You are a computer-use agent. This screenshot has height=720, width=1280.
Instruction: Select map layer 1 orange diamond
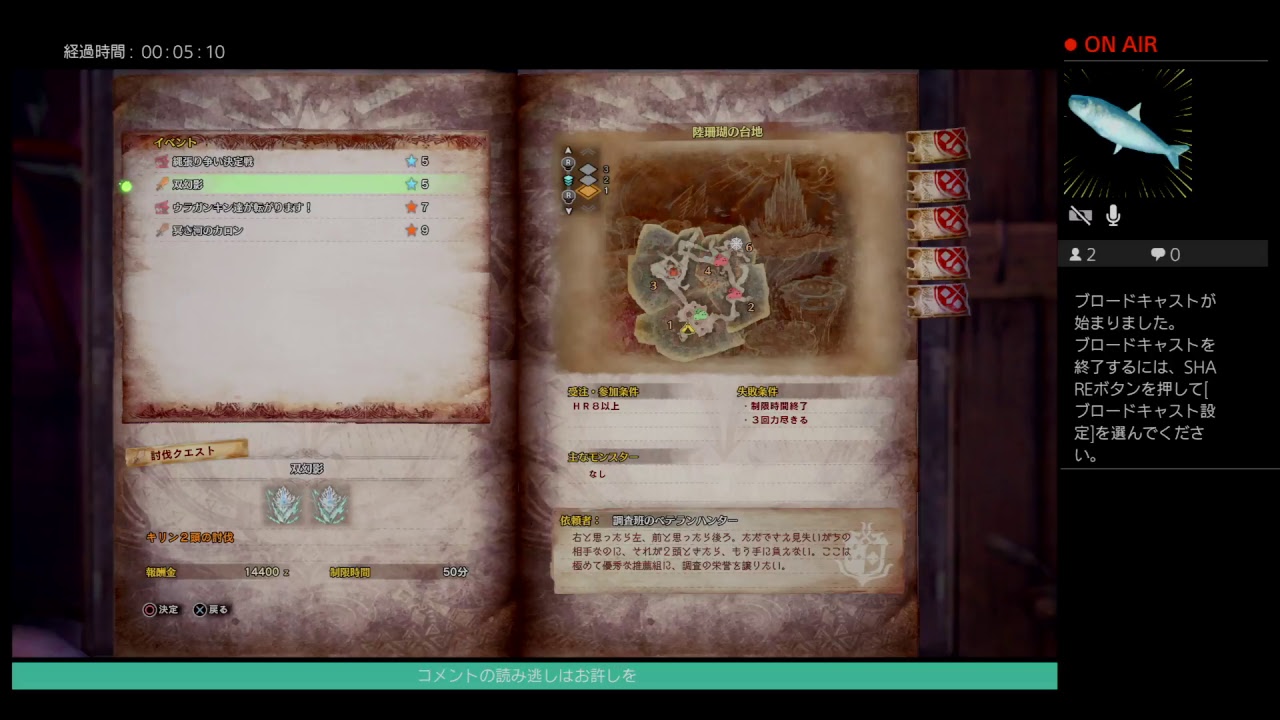pyautogui.click(x=588, y=191)
